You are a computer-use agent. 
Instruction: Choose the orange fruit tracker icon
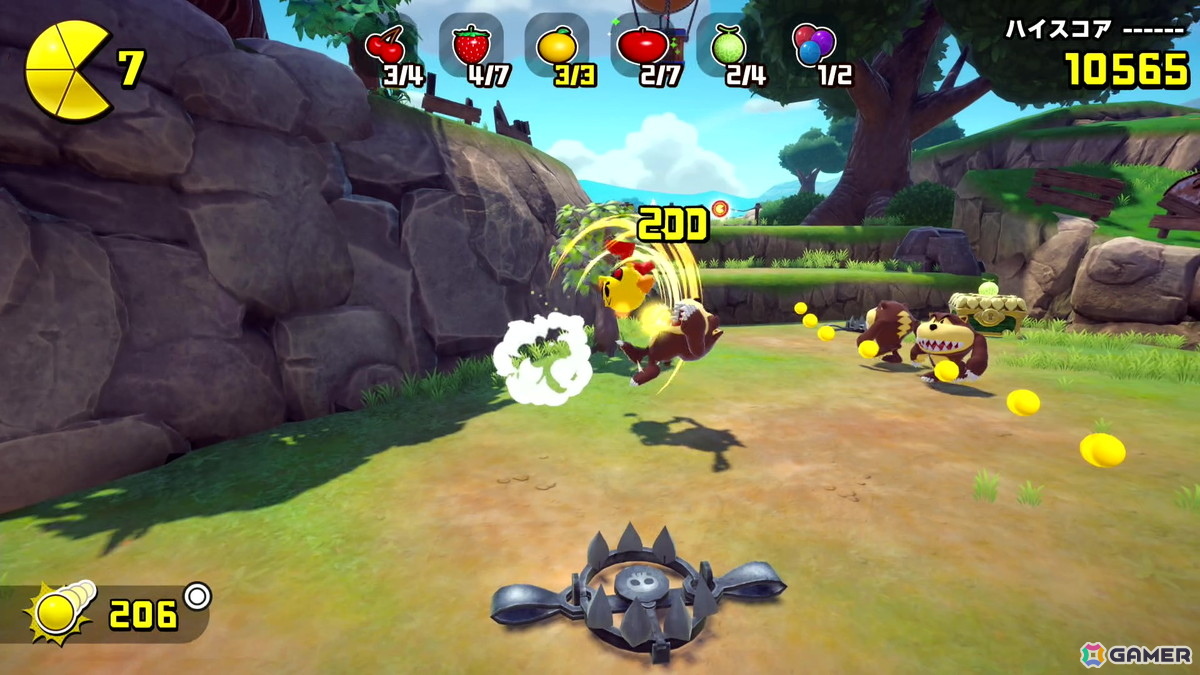[x=556, y=46]
